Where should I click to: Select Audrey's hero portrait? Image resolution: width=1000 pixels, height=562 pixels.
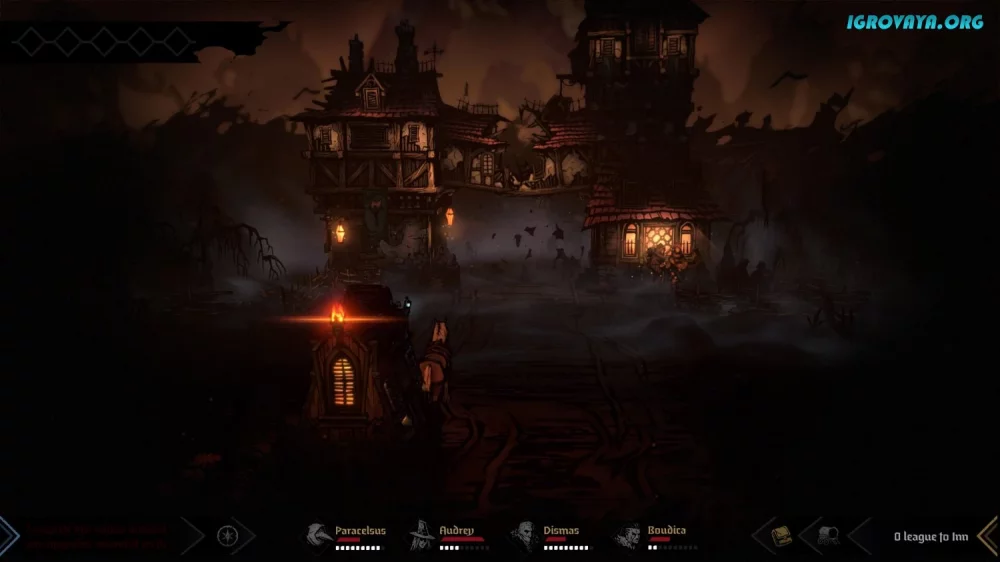[423, 535]
